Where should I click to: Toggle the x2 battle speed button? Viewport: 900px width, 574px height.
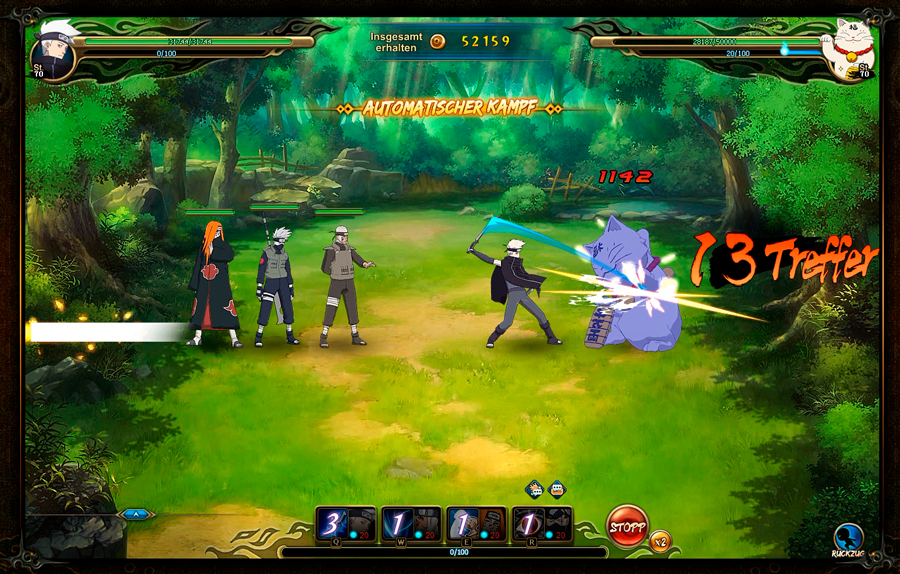click(660, 541)
